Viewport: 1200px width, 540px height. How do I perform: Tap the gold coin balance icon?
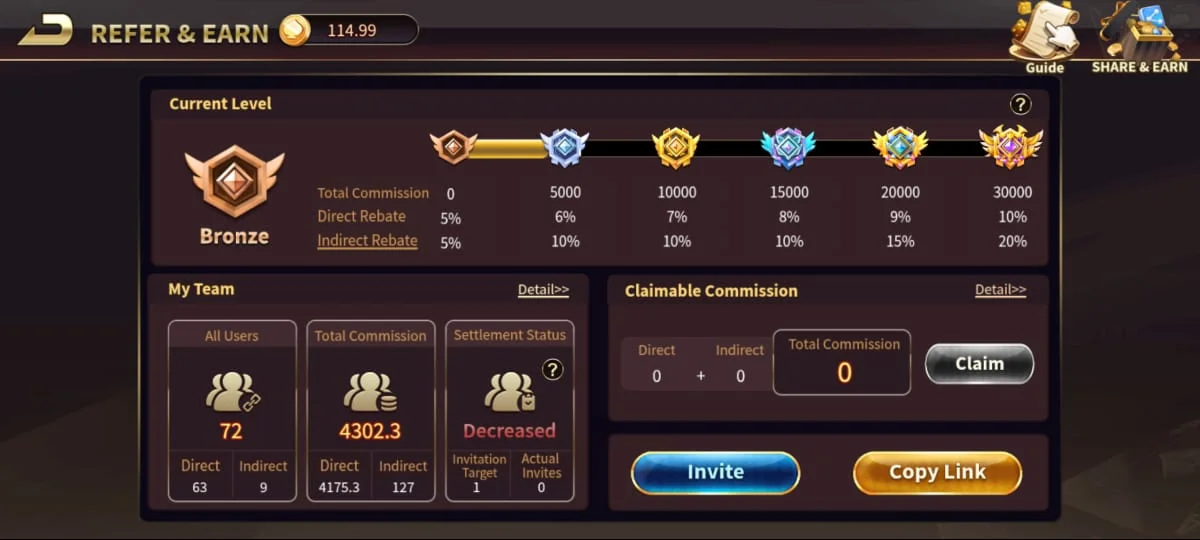(294, 31)
